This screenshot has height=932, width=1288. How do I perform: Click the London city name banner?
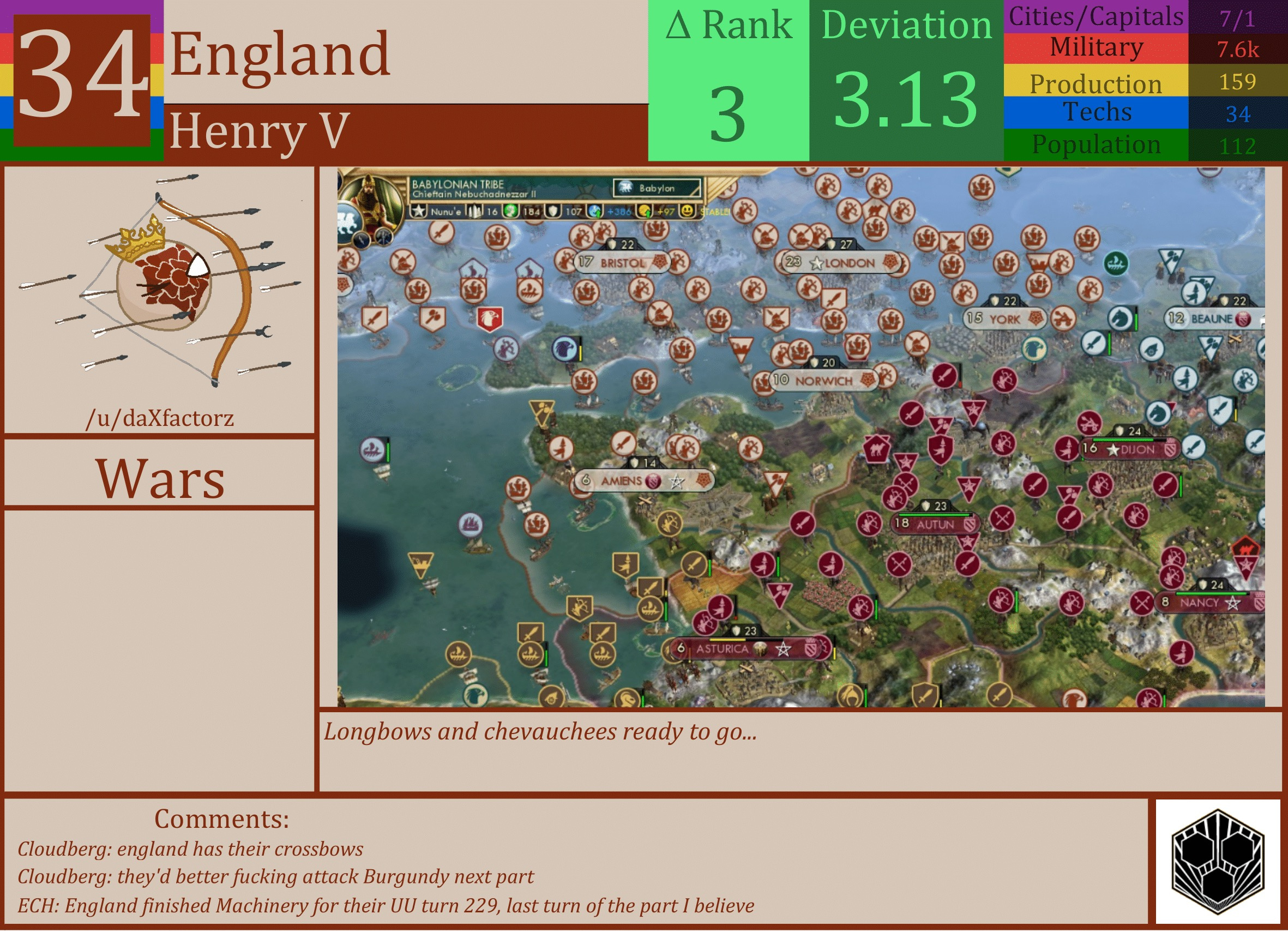tap(851, 263)
